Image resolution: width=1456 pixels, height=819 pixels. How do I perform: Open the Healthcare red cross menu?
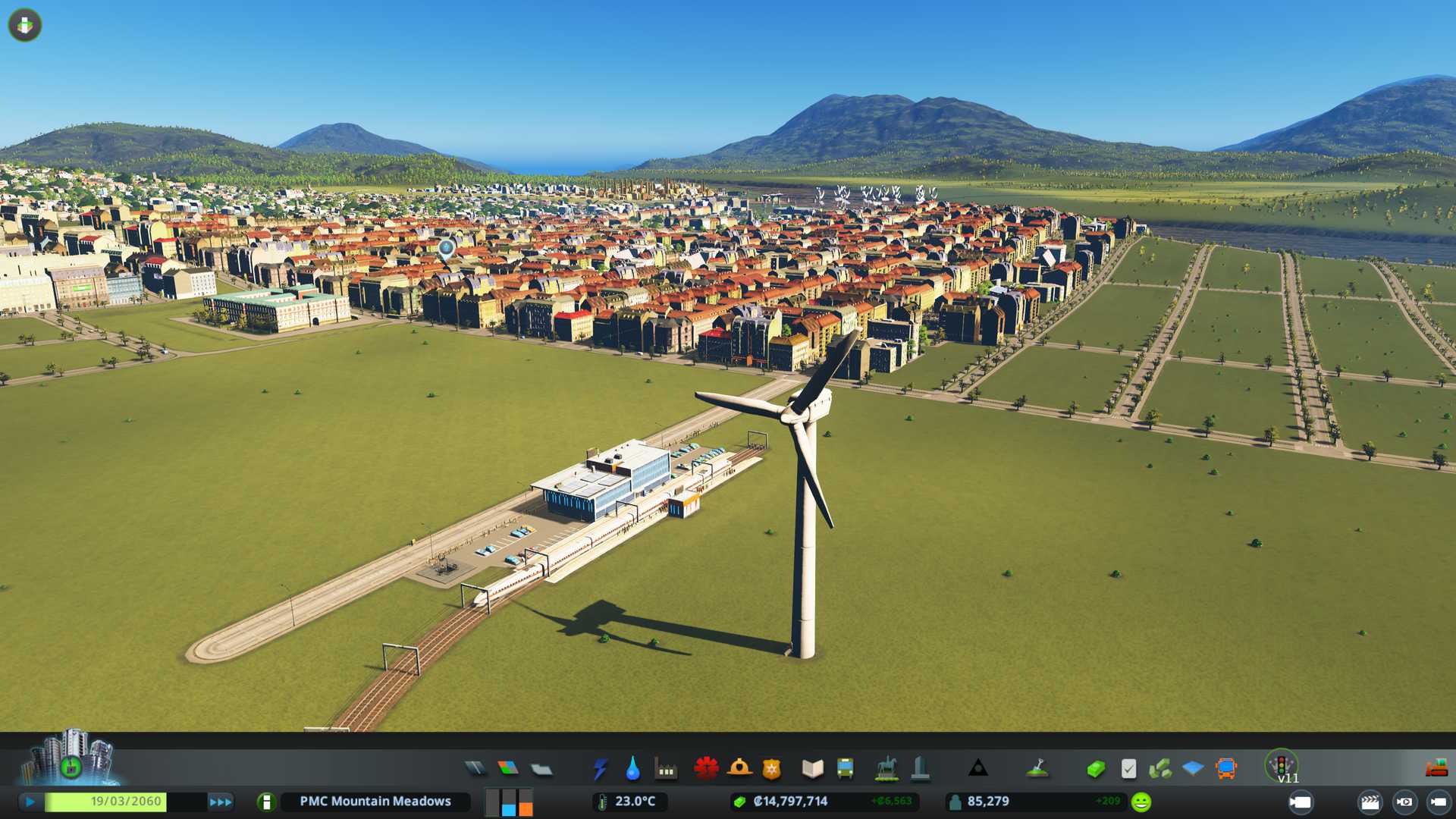point(706,769)
